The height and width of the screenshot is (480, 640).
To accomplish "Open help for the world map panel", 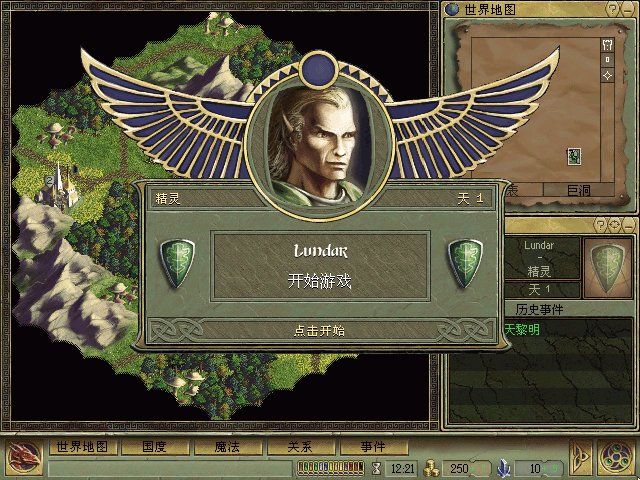I will tap(613, 9).
